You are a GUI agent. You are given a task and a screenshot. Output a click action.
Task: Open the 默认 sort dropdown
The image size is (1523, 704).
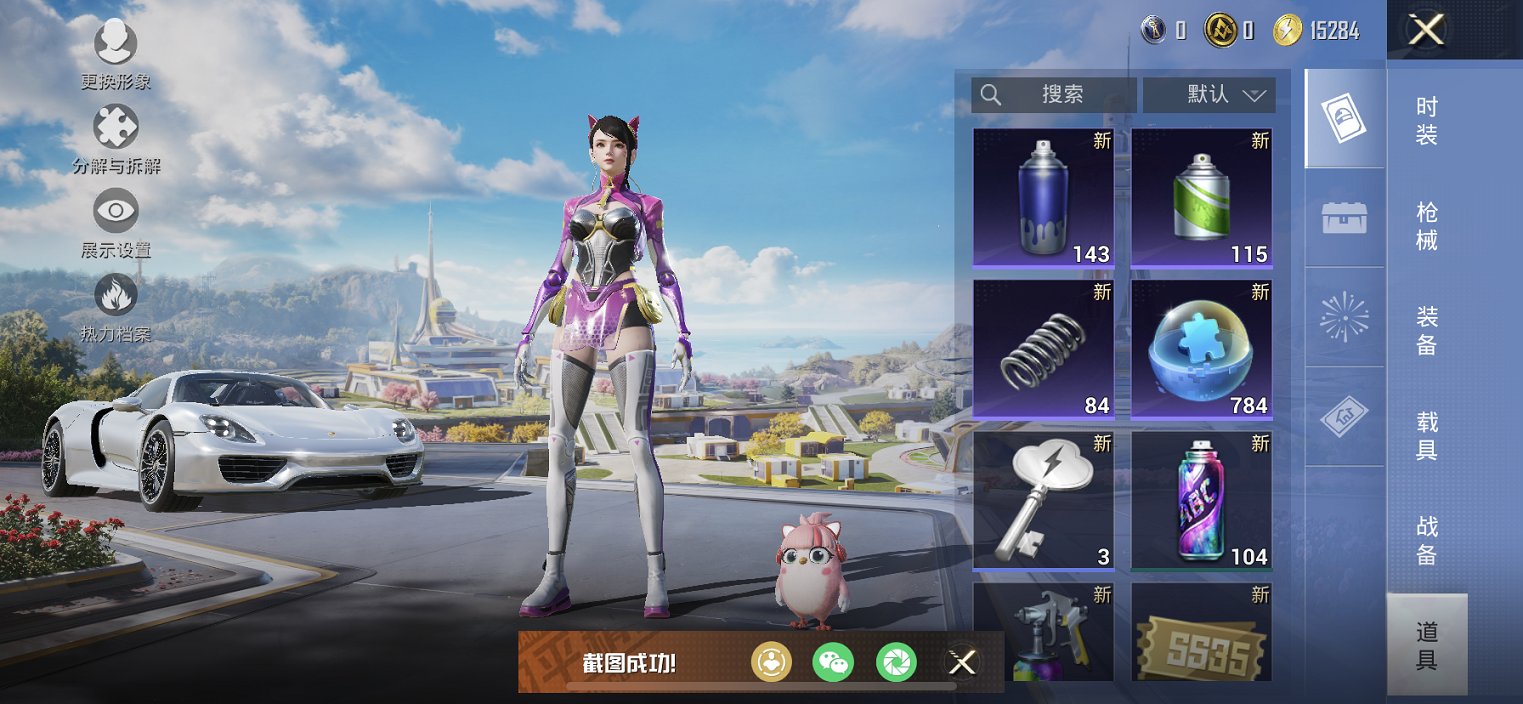click(x=1209, y=95)
